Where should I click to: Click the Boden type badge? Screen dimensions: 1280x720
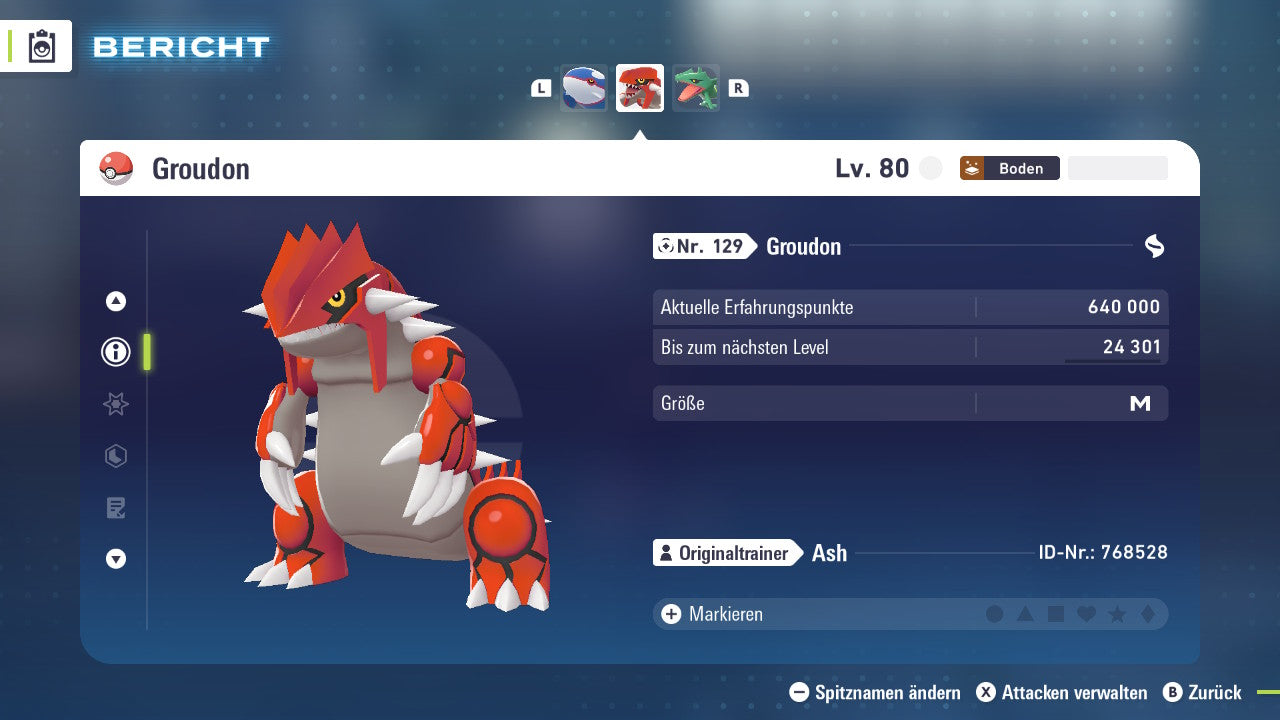click(1009, 168)
